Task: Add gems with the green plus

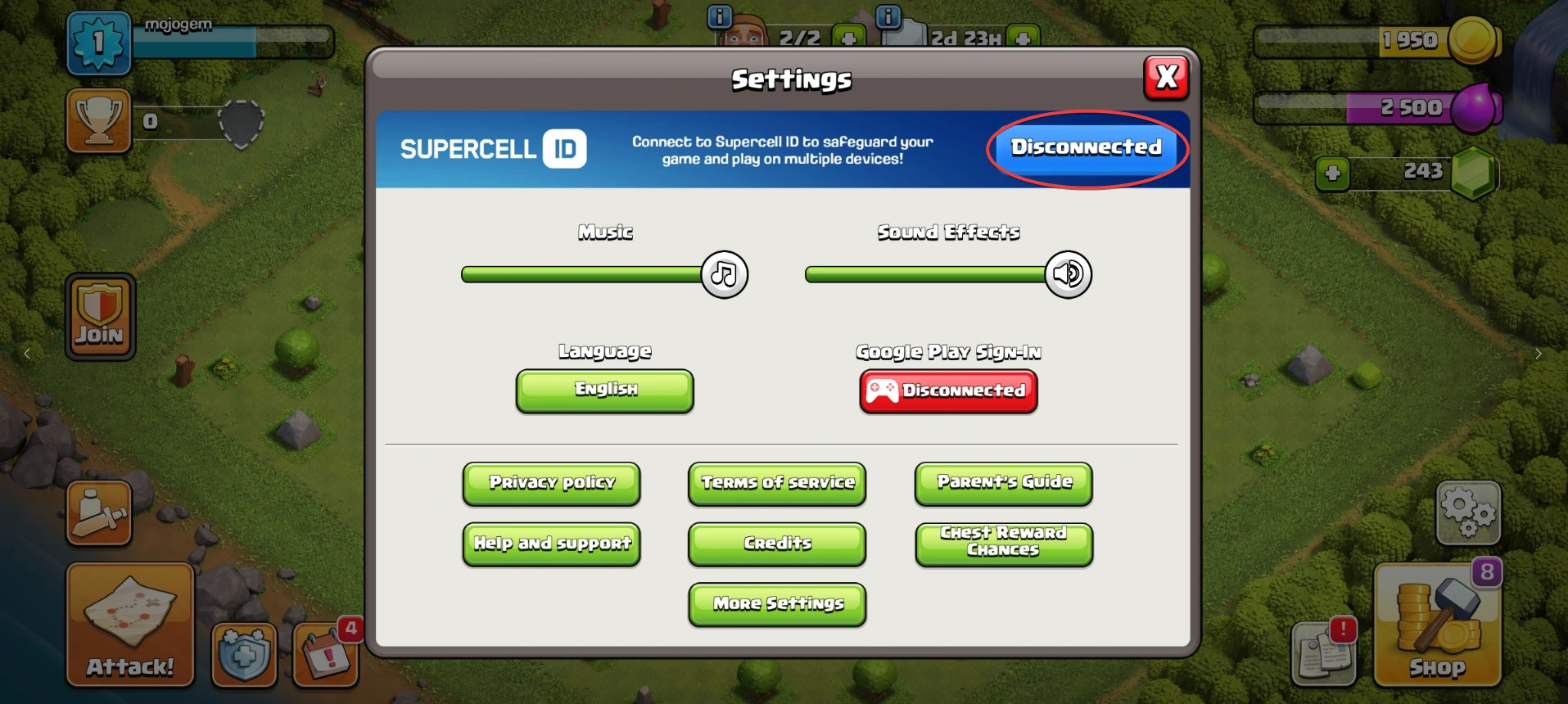Action: pyautogui.click(x=1332, y=174)
